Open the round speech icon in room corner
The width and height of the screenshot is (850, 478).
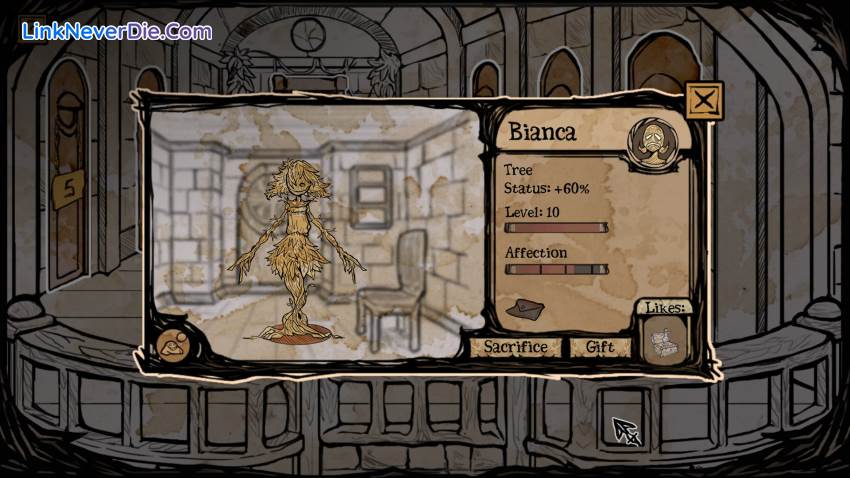[x=173, y=346]
